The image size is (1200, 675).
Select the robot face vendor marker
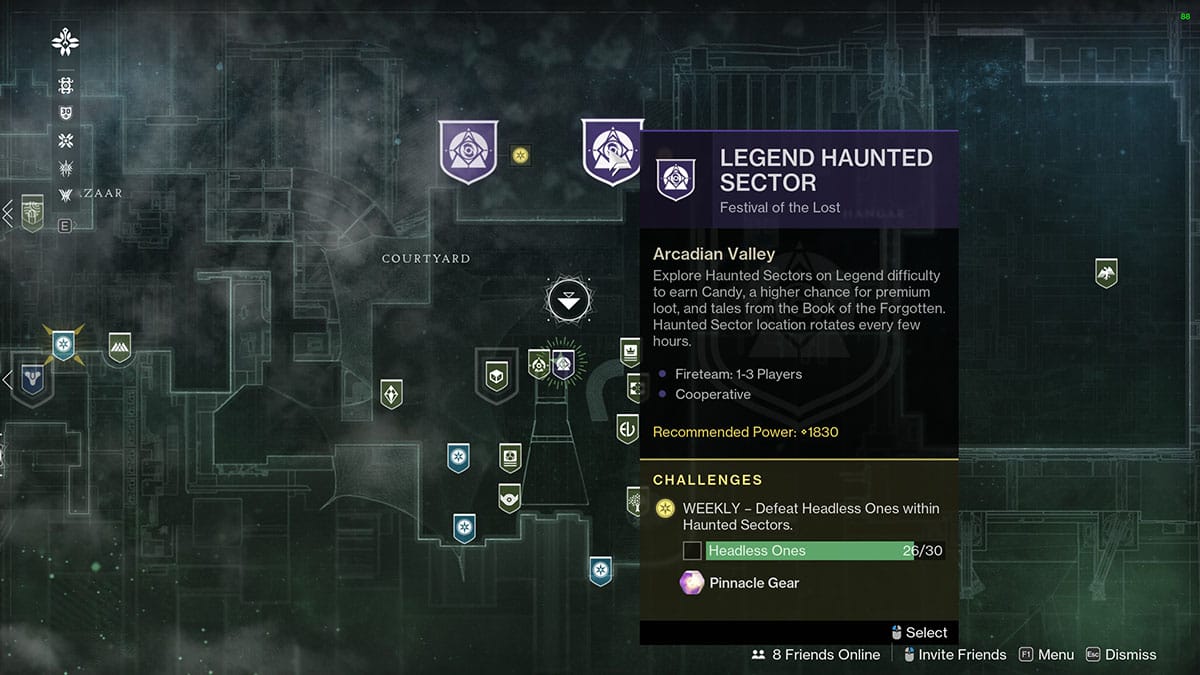point(510,457)
